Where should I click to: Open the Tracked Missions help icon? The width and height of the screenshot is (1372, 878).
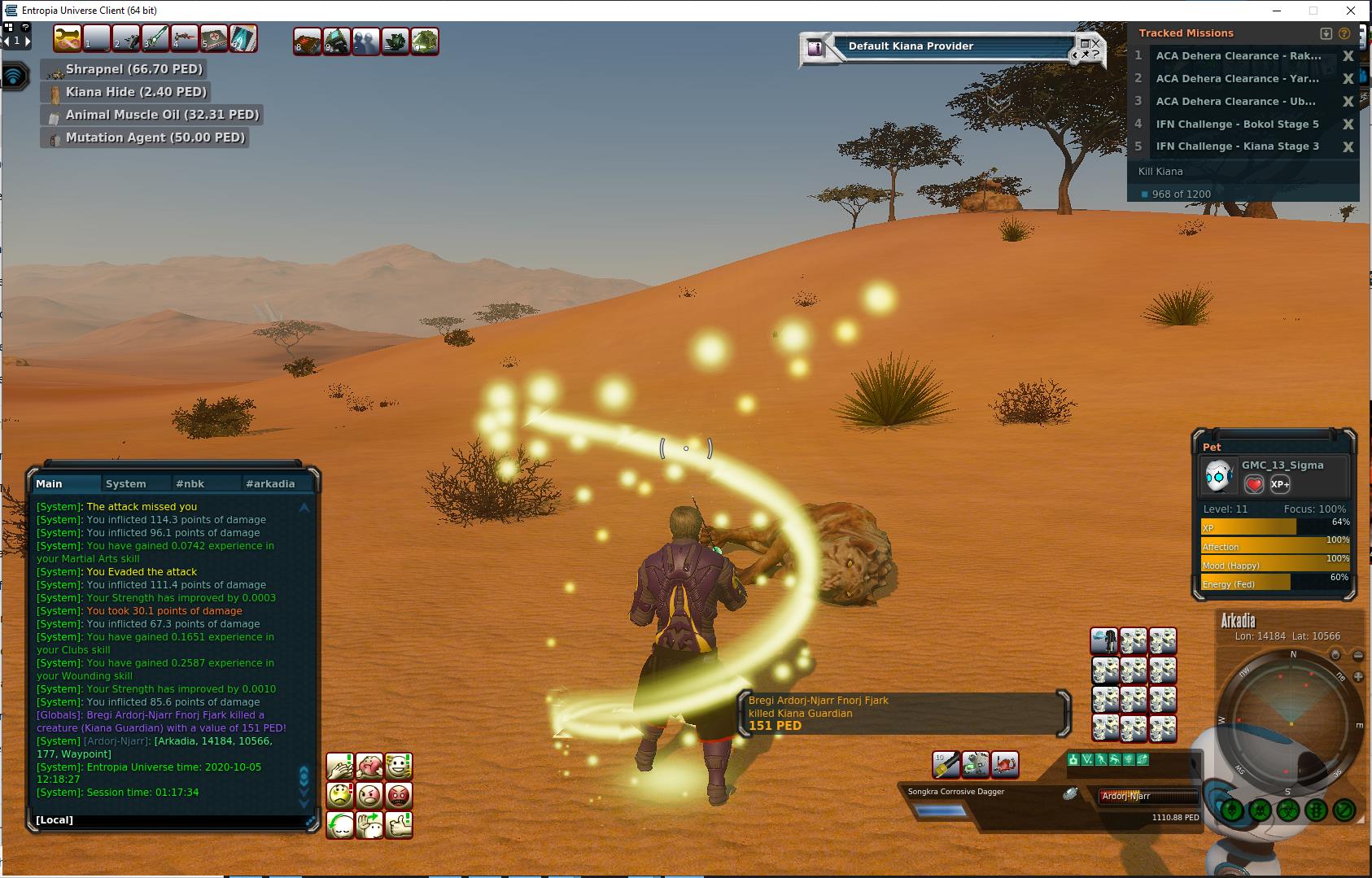click(1344, 33)
